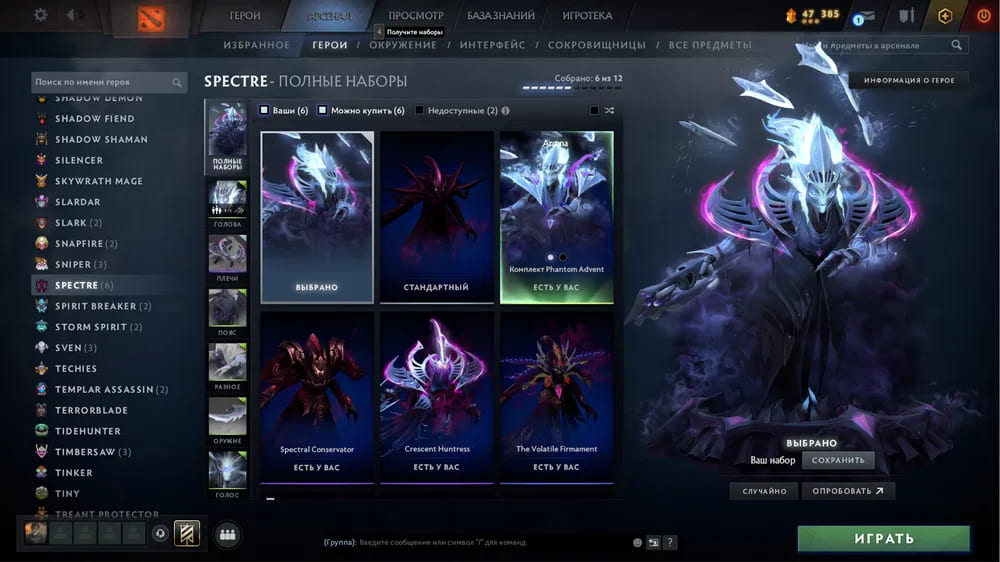Save the set with СОХРАНИТЬ button
The image size is (1000, 562).
click(838, 460)
